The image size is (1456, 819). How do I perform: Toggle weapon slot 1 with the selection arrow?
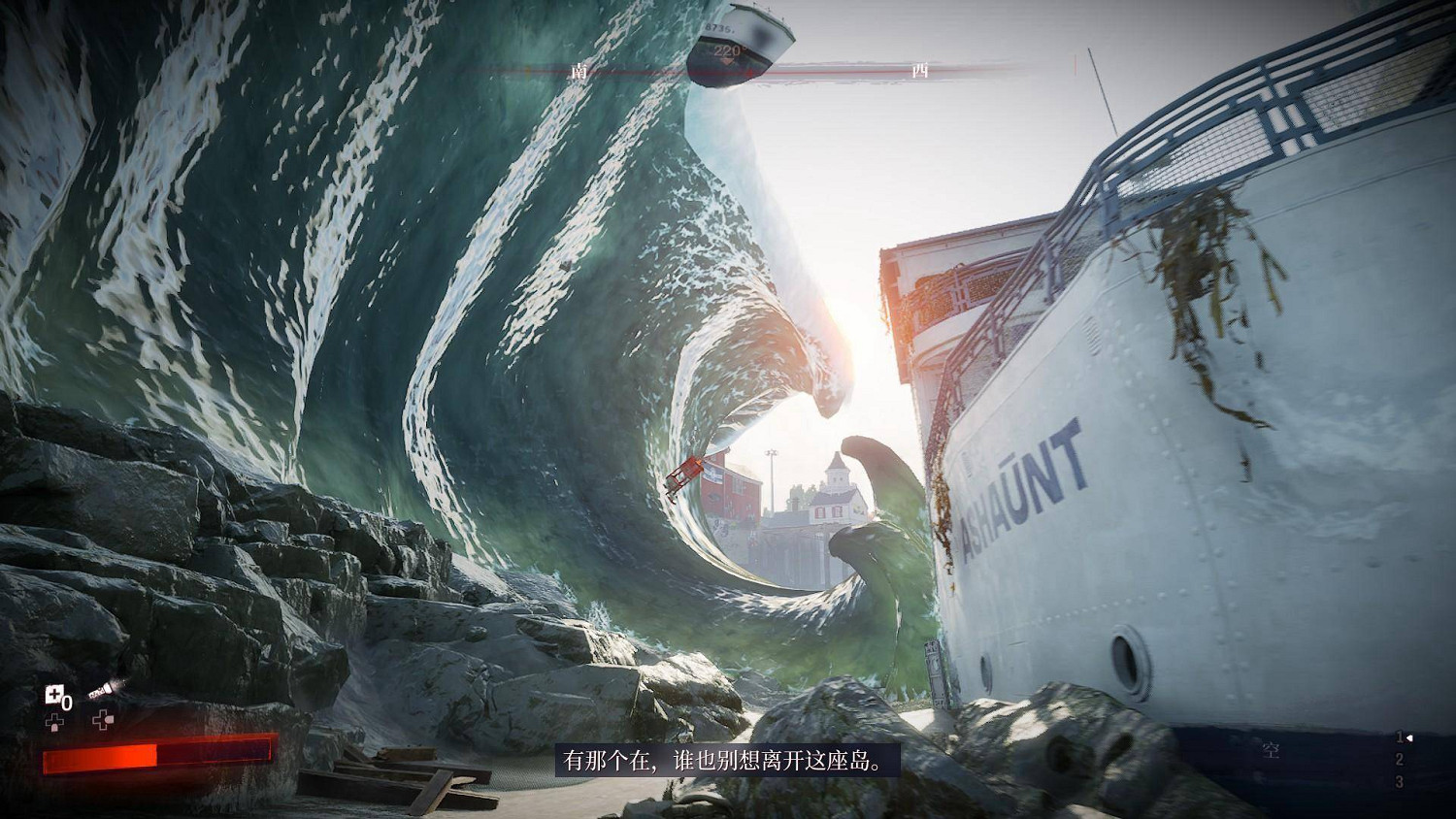(x=1401, y=737)
